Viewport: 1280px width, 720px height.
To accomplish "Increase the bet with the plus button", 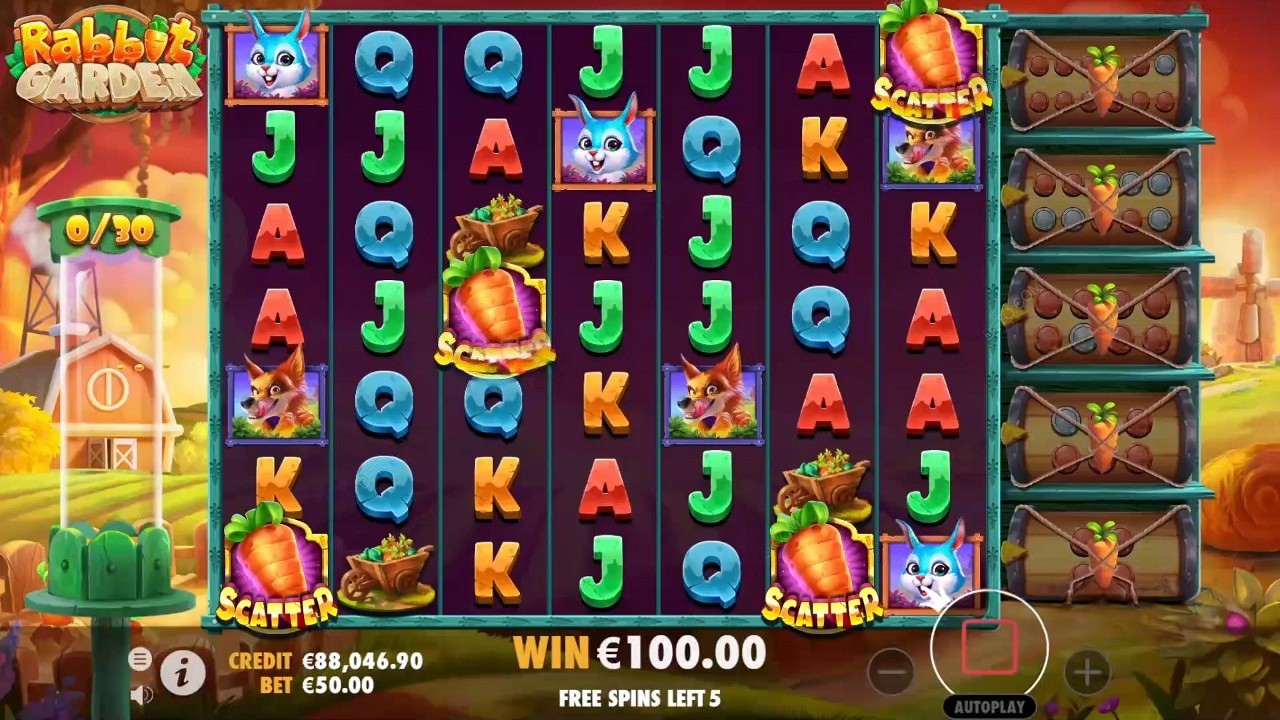I will [1087, 672].
